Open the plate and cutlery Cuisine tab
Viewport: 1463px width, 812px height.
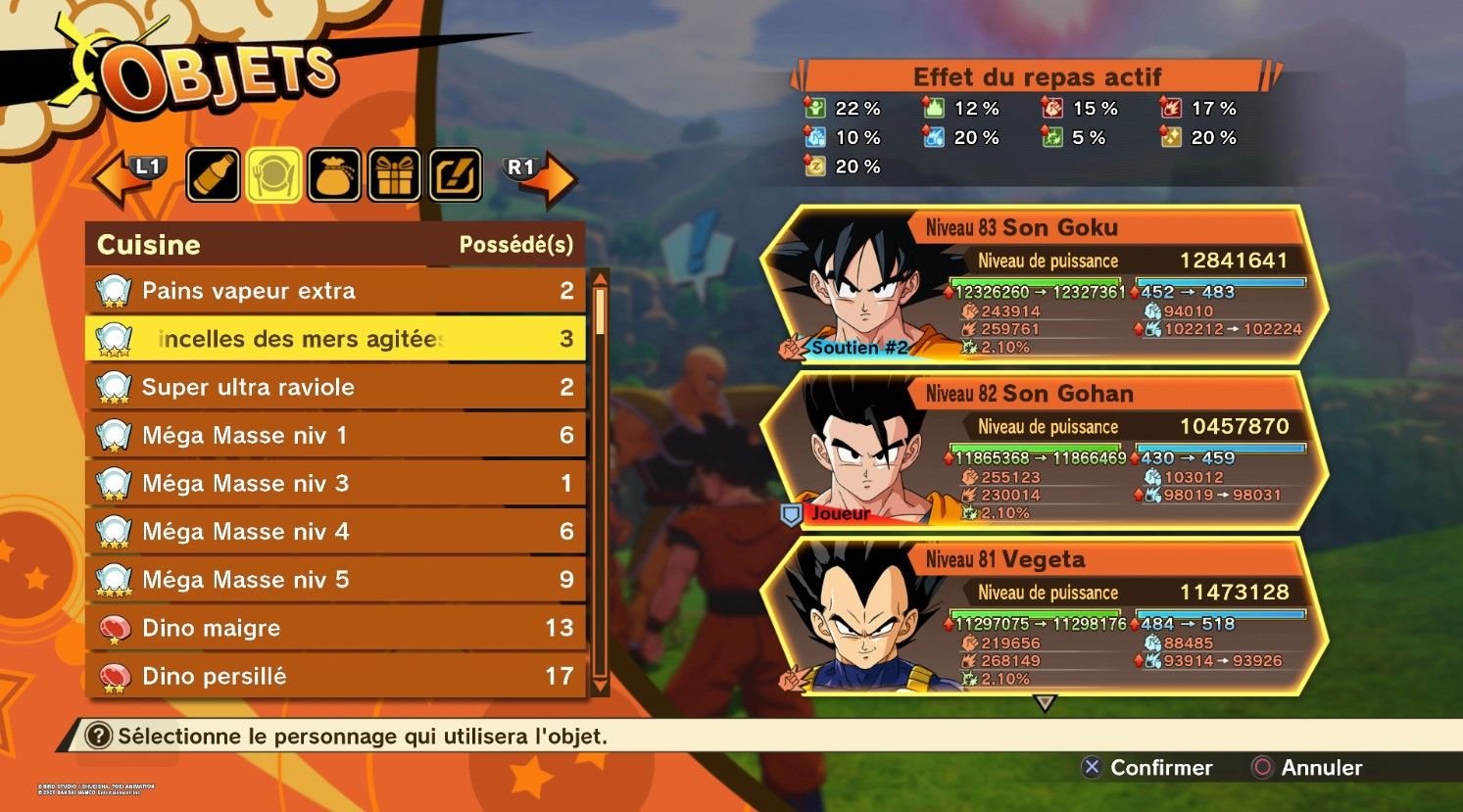(x=274, y=175)
